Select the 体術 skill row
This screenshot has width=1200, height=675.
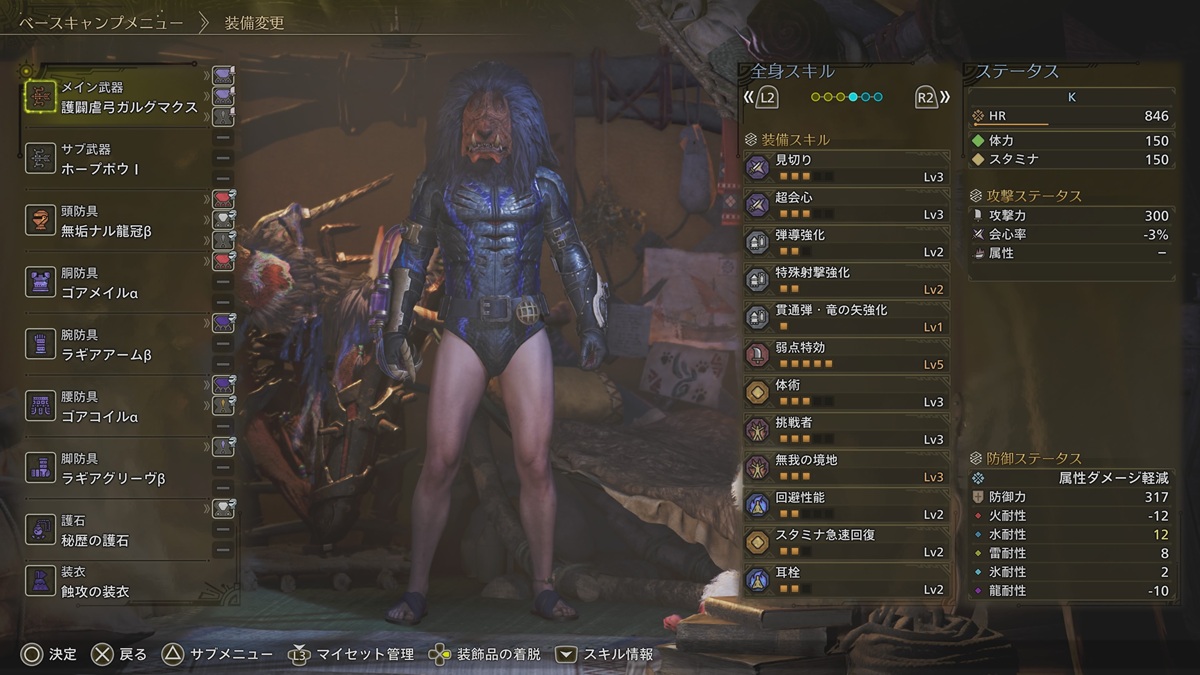[846, 391]
